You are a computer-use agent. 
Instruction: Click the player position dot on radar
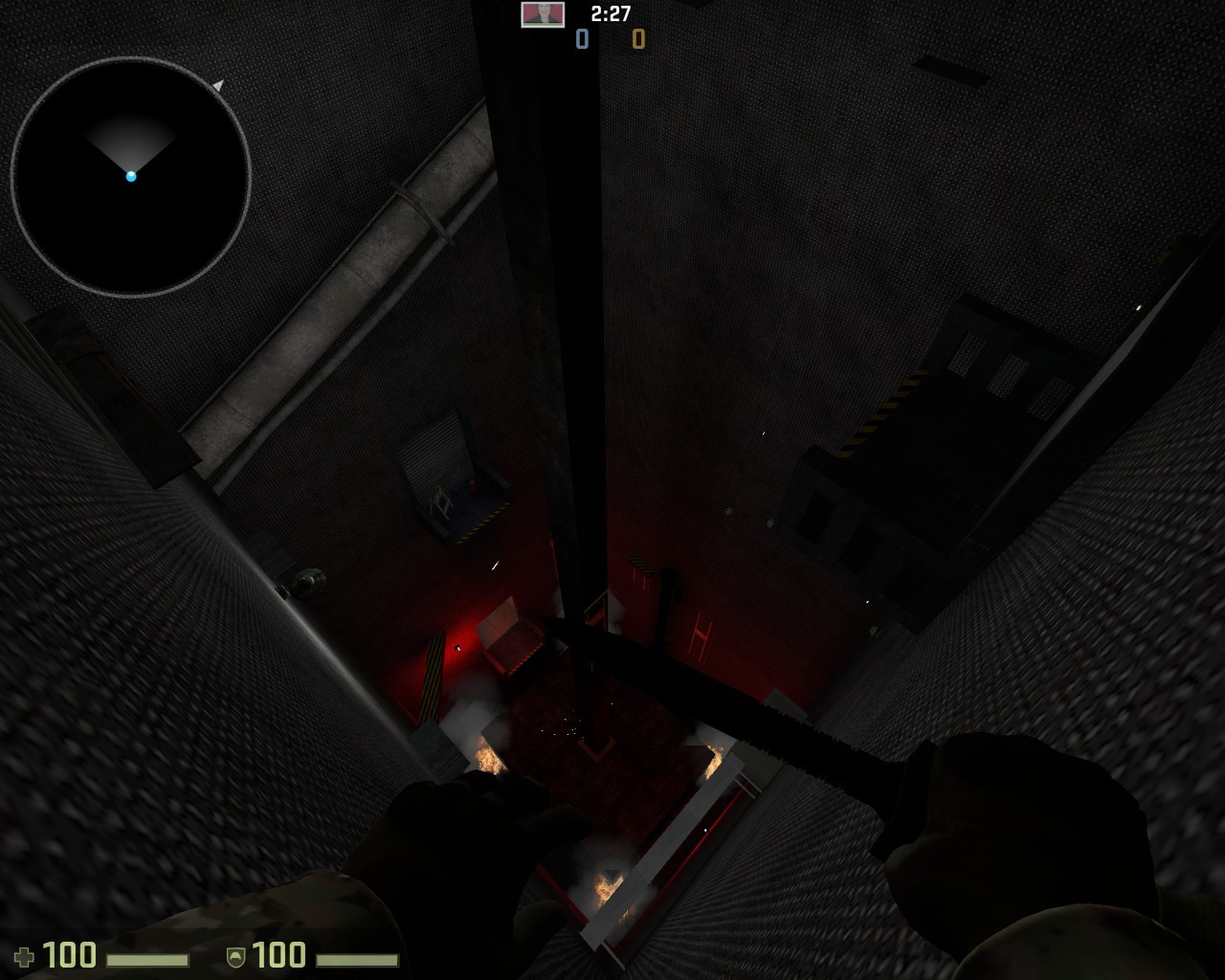coord(131,176)
